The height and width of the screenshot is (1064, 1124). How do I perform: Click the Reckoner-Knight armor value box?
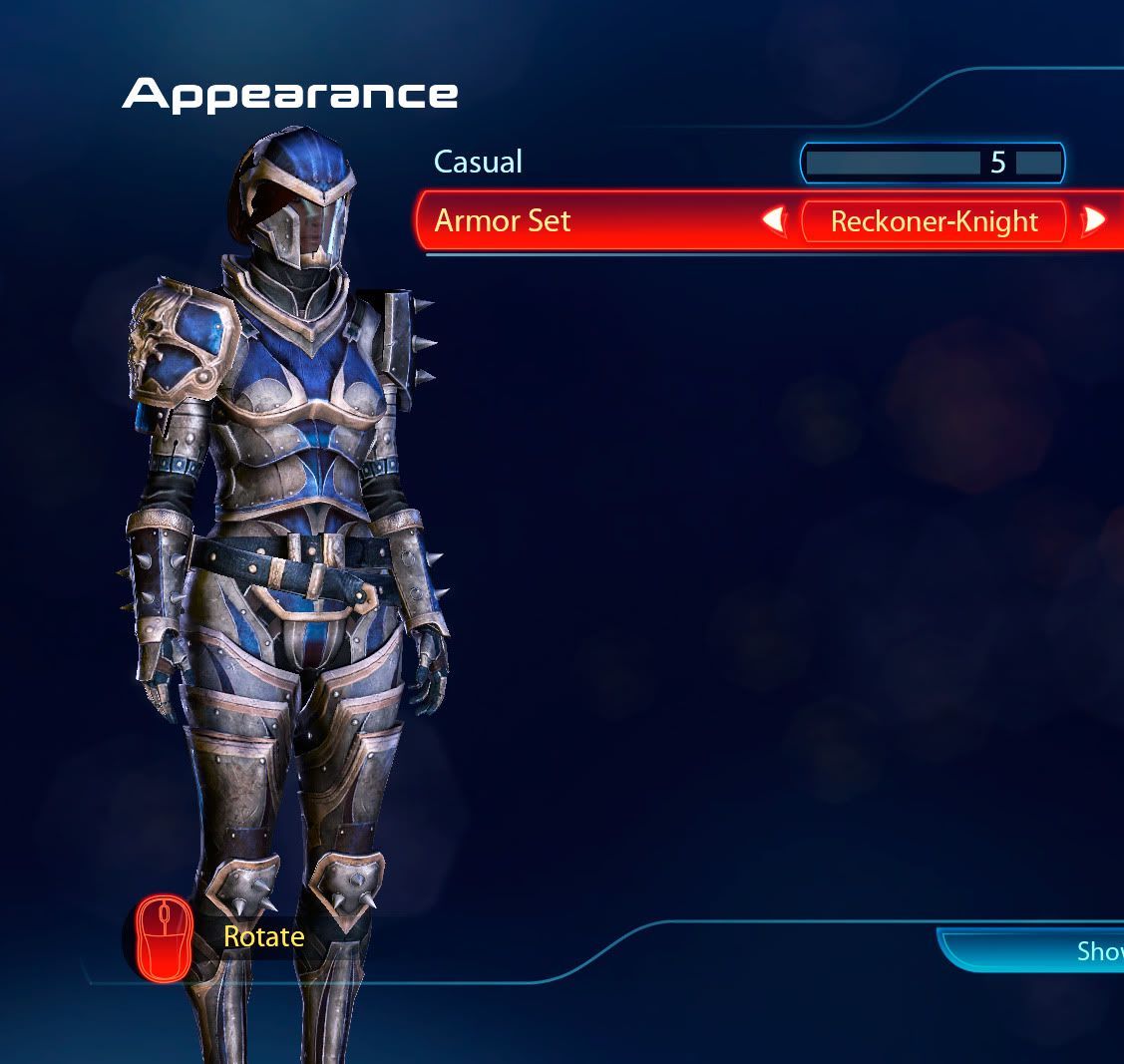(934, 220)
